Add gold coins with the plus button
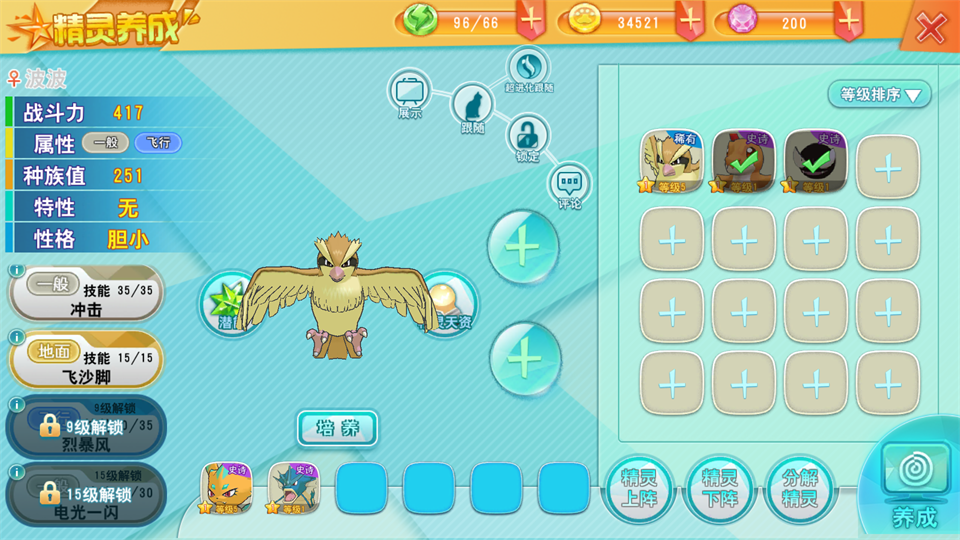Viewport: 960px width, 540px height. 690,20
